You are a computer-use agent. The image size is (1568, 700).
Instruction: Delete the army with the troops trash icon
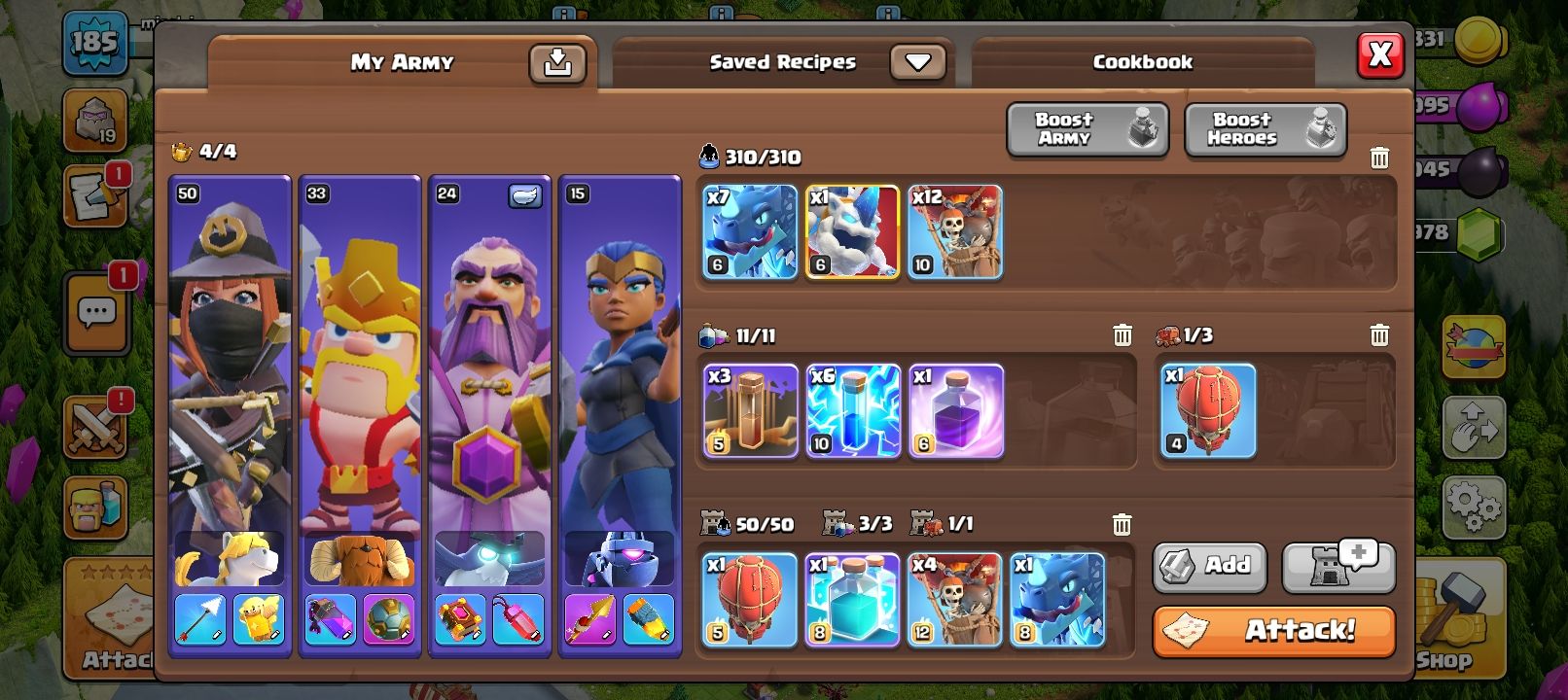pos(1378,157)
